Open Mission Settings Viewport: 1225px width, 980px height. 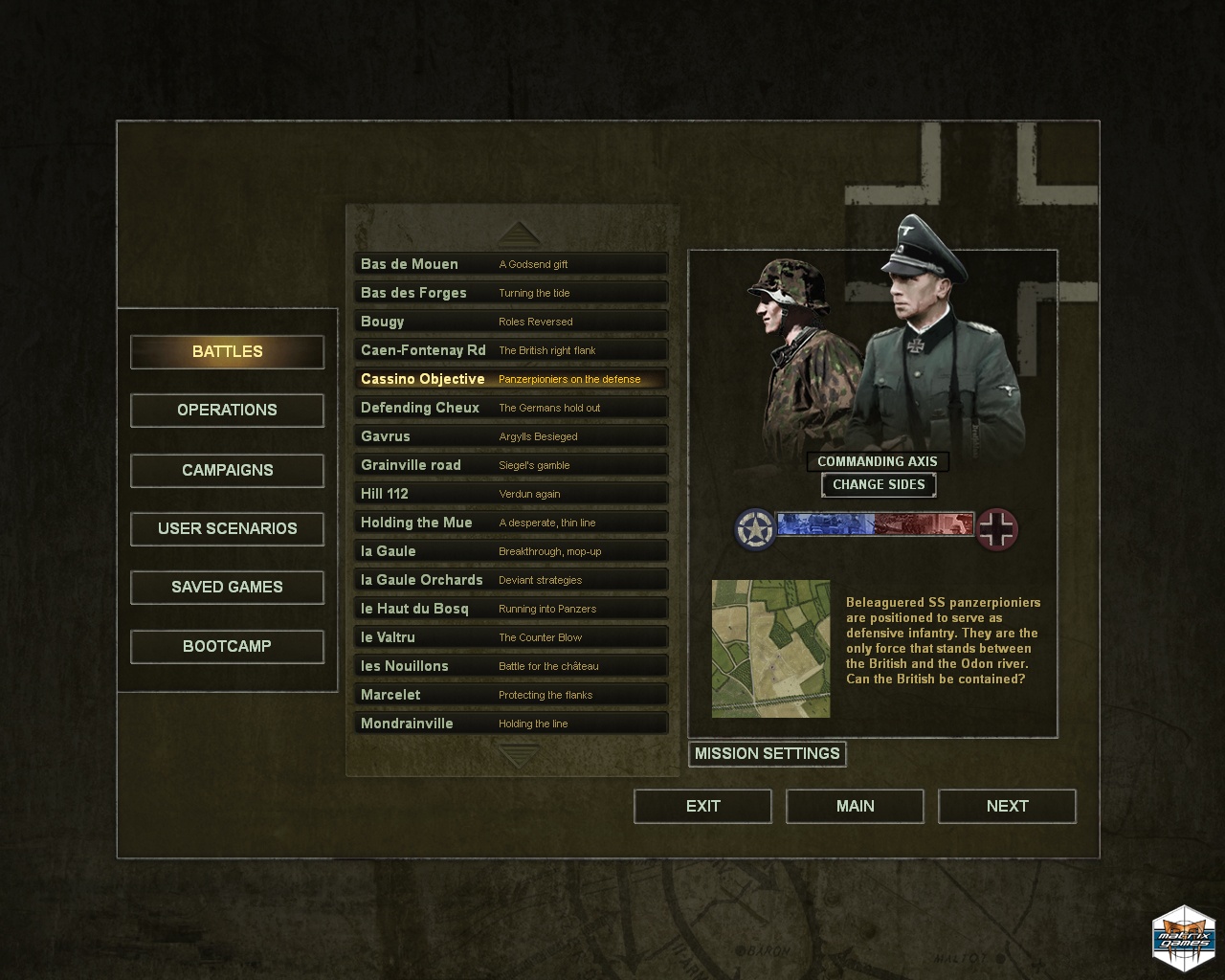click(767, 754)
